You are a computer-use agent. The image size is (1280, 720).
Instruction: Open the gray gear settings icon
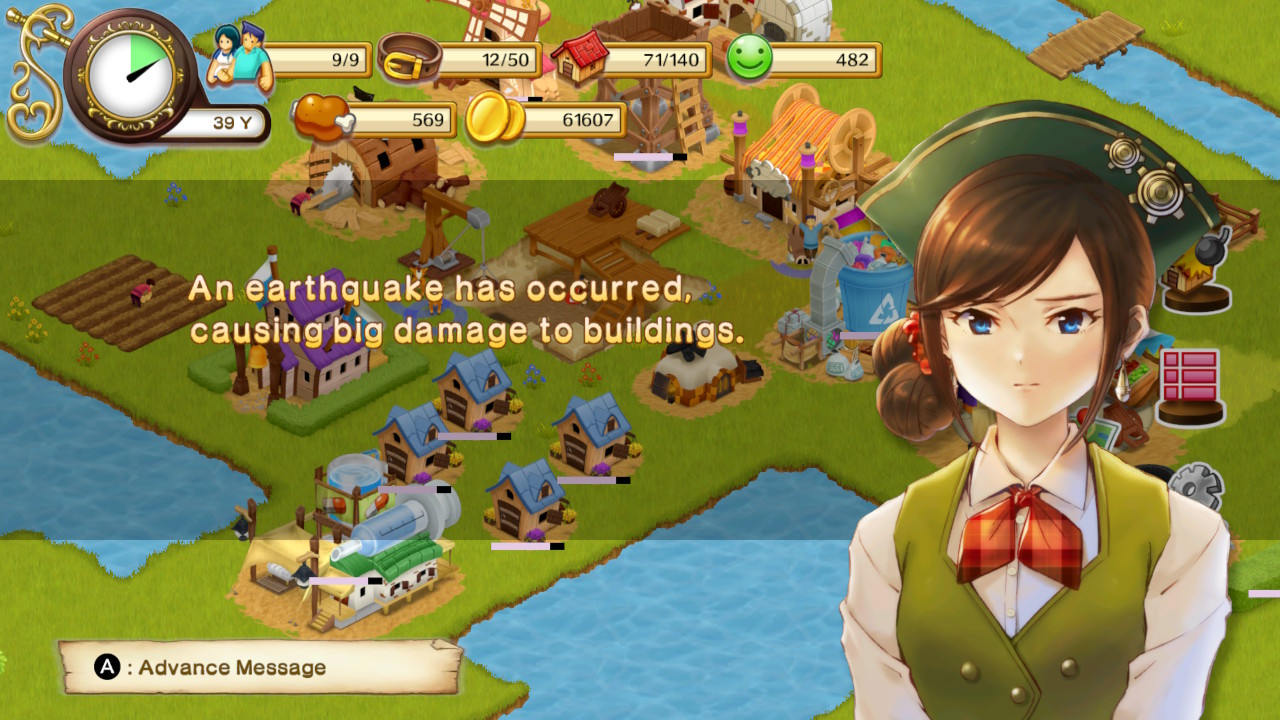[x=1196, y=489]
